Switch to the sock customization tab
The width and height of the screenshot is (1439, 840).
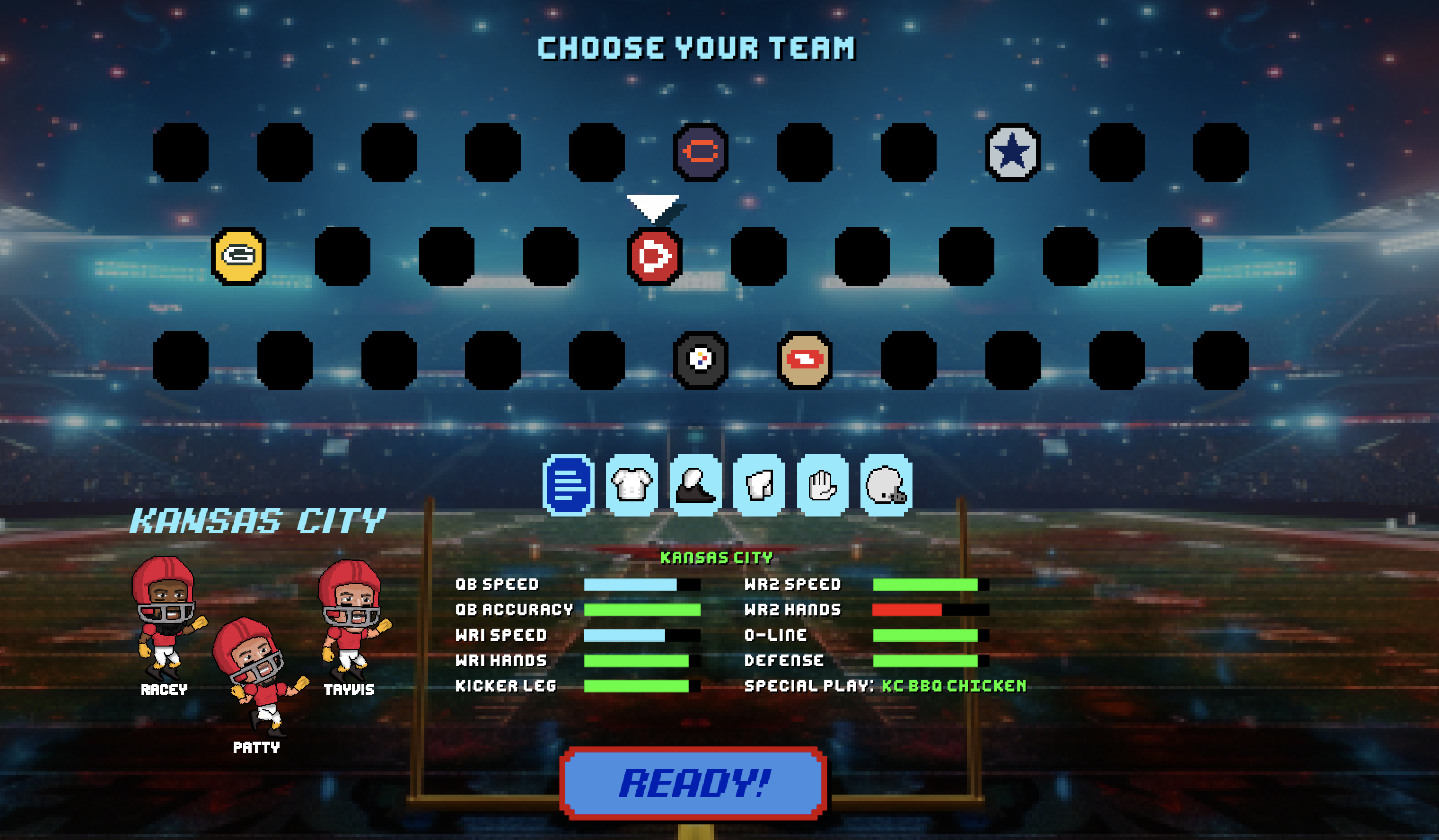[x=759, y=485]
